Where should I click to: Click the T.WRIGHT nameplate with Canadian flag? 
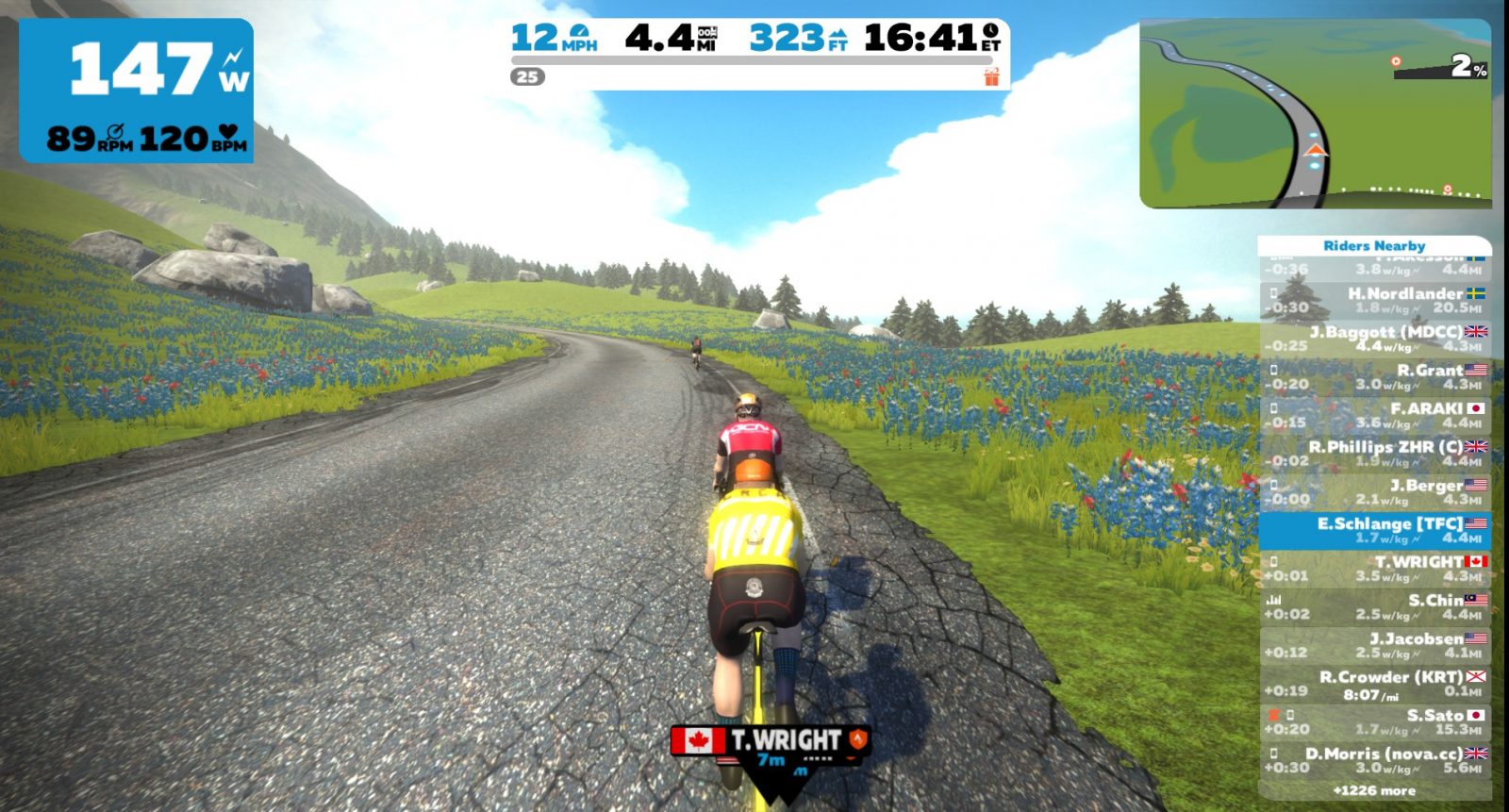[770, 740]
